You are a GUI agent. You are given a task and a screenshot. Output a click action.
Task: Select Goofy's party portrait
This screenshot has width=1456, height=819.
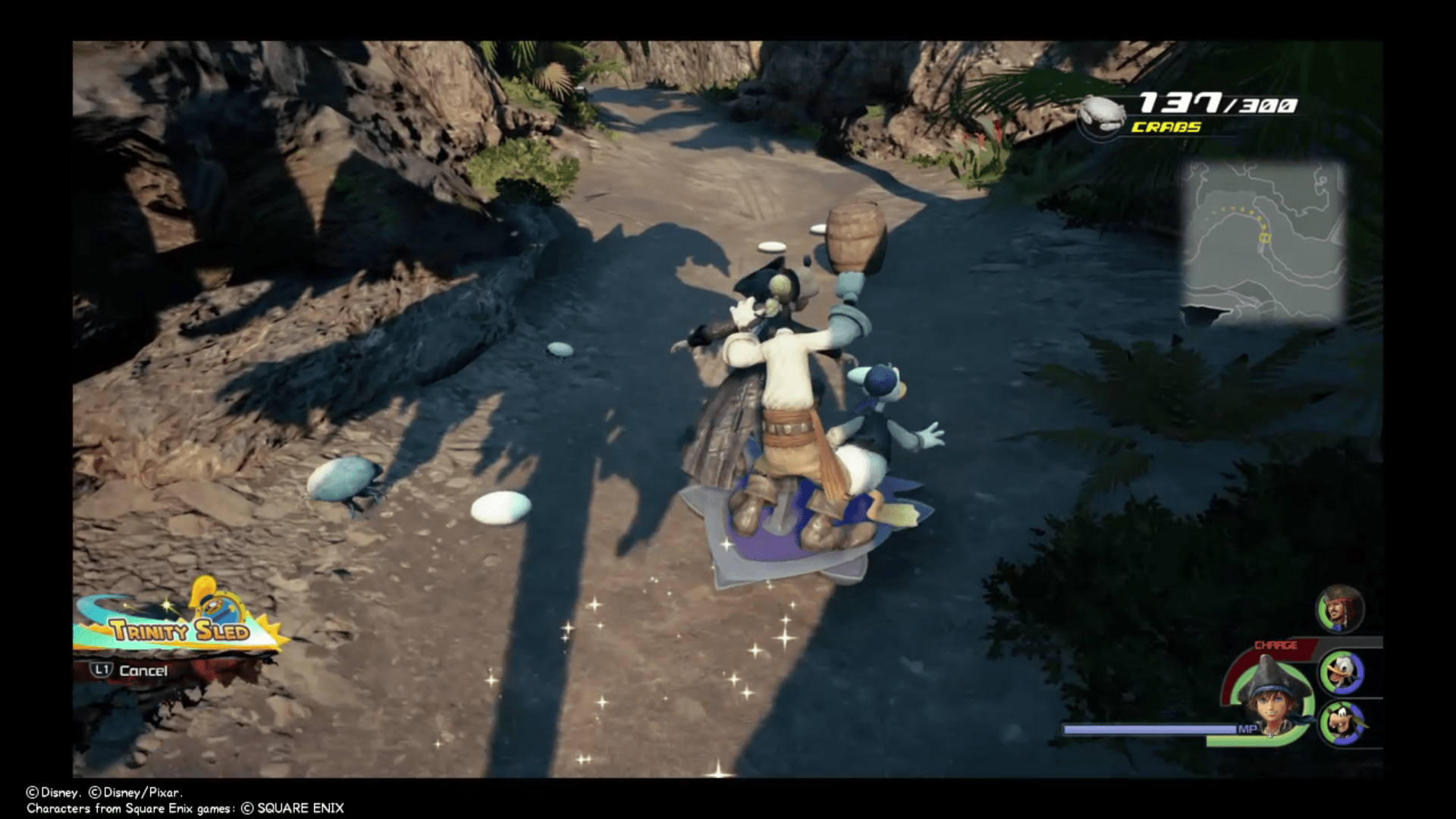tap(1343, 723)
